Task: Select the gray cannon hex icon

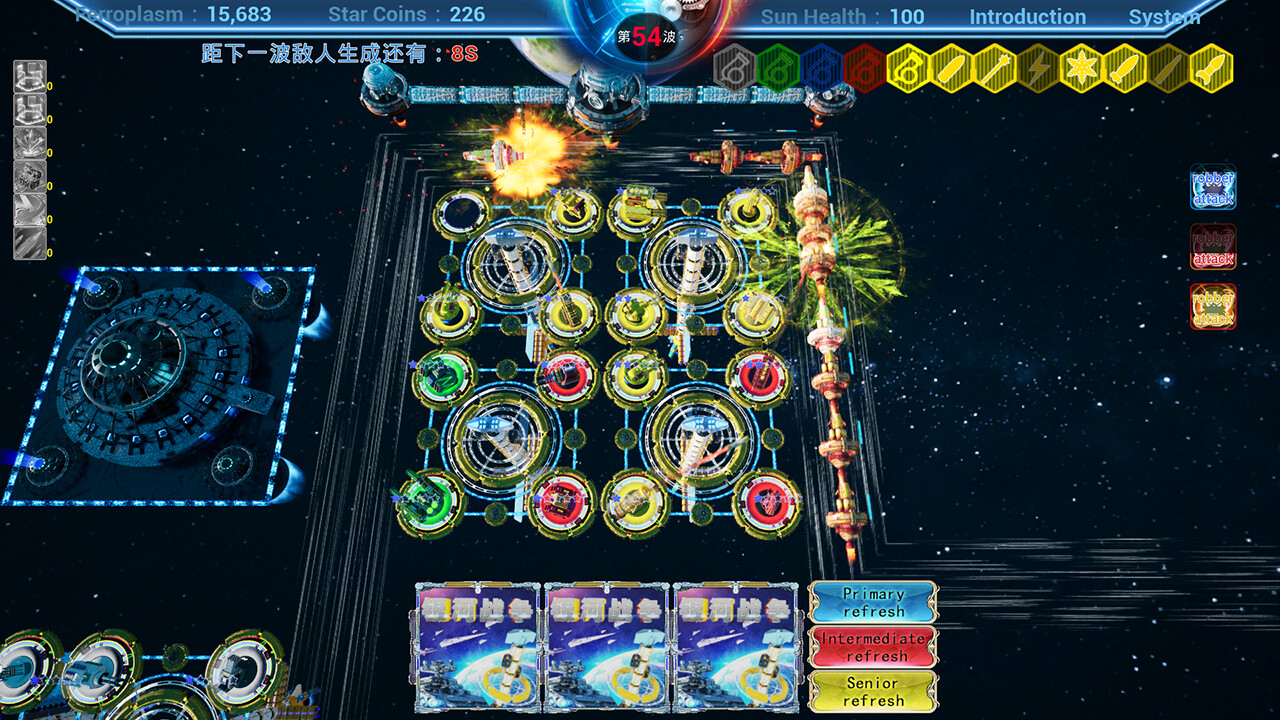Action: tap(732, 68)
